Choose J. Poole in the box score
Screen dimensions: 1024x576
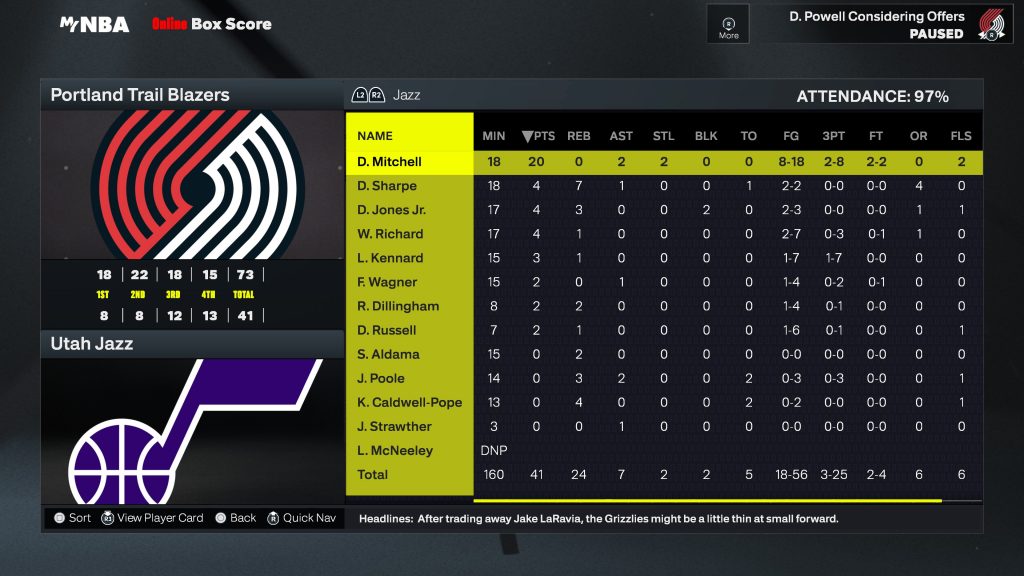coord(381,378)
